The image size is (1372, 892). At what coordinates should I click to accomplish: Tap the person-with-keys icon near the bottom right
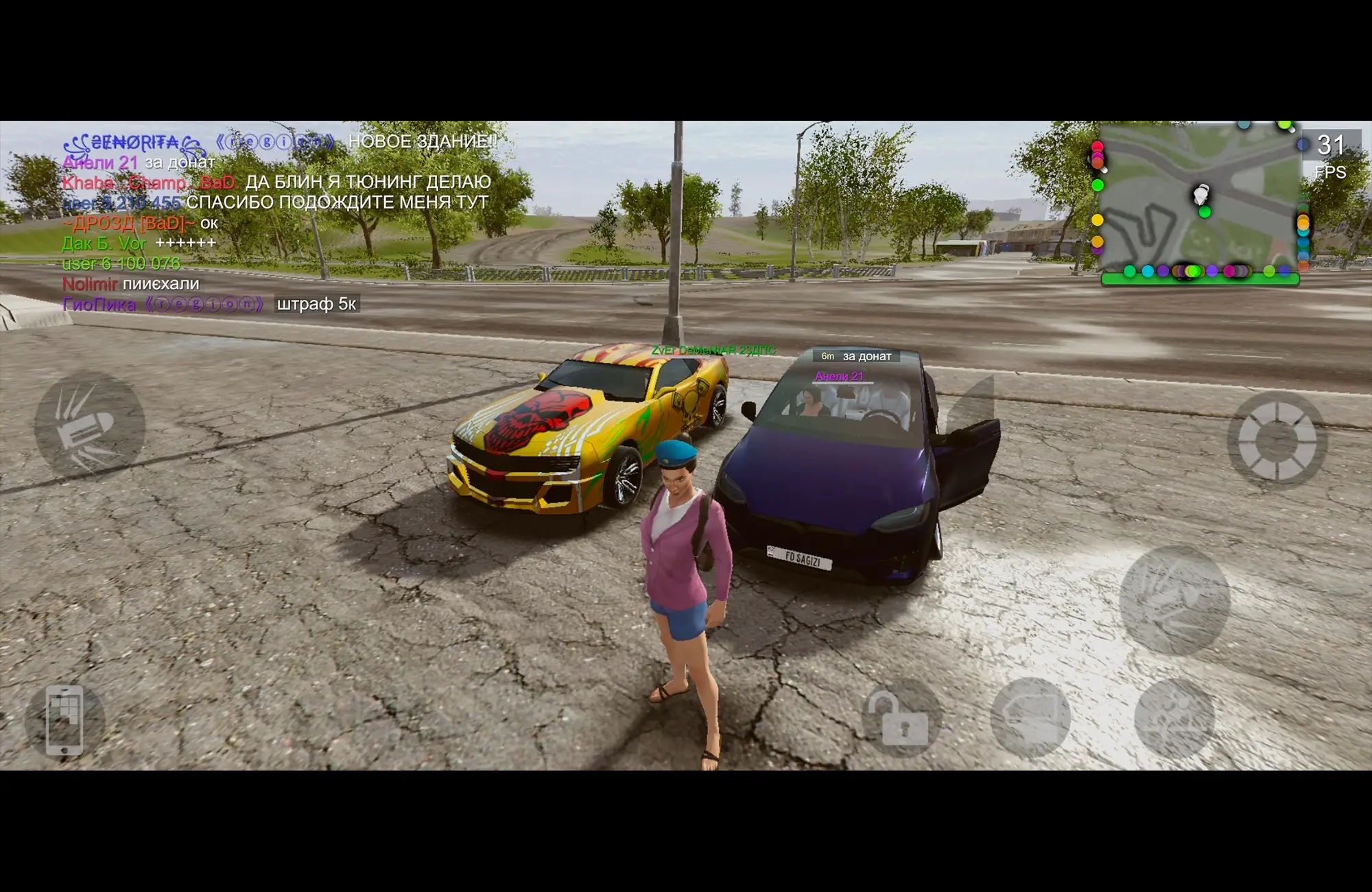click(x=1174, y=720)
